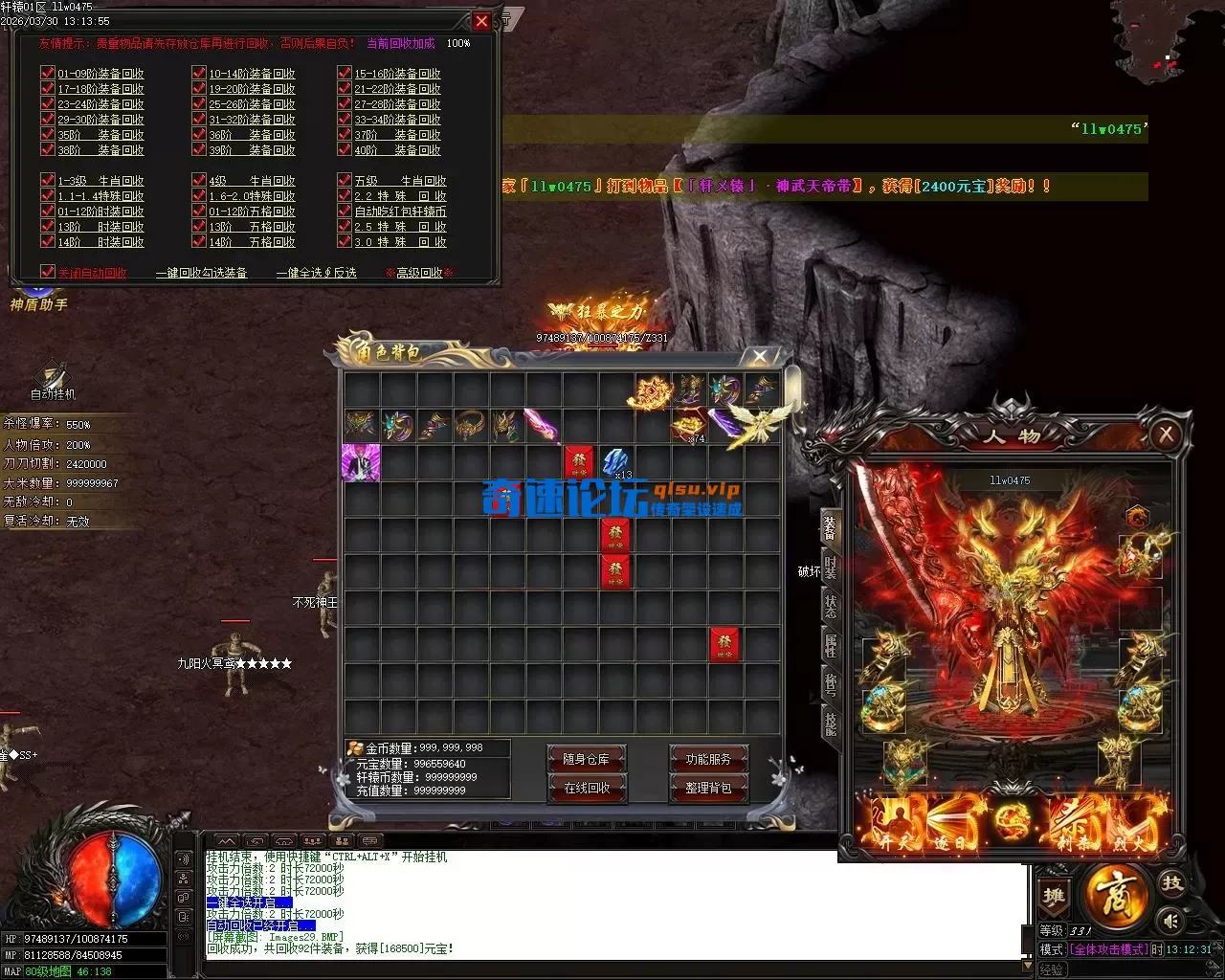Viewport: 1225px width, 980px height.
Task: Open 高级回收 advanced recycle
Action: click(x=419, y=273)
